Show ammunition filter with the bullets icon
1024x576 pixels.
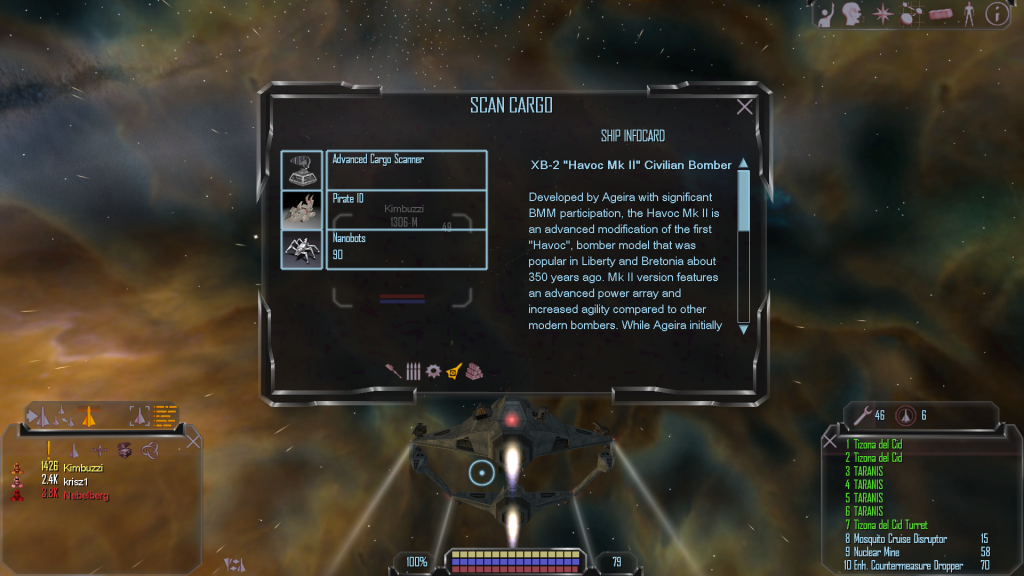412,371
